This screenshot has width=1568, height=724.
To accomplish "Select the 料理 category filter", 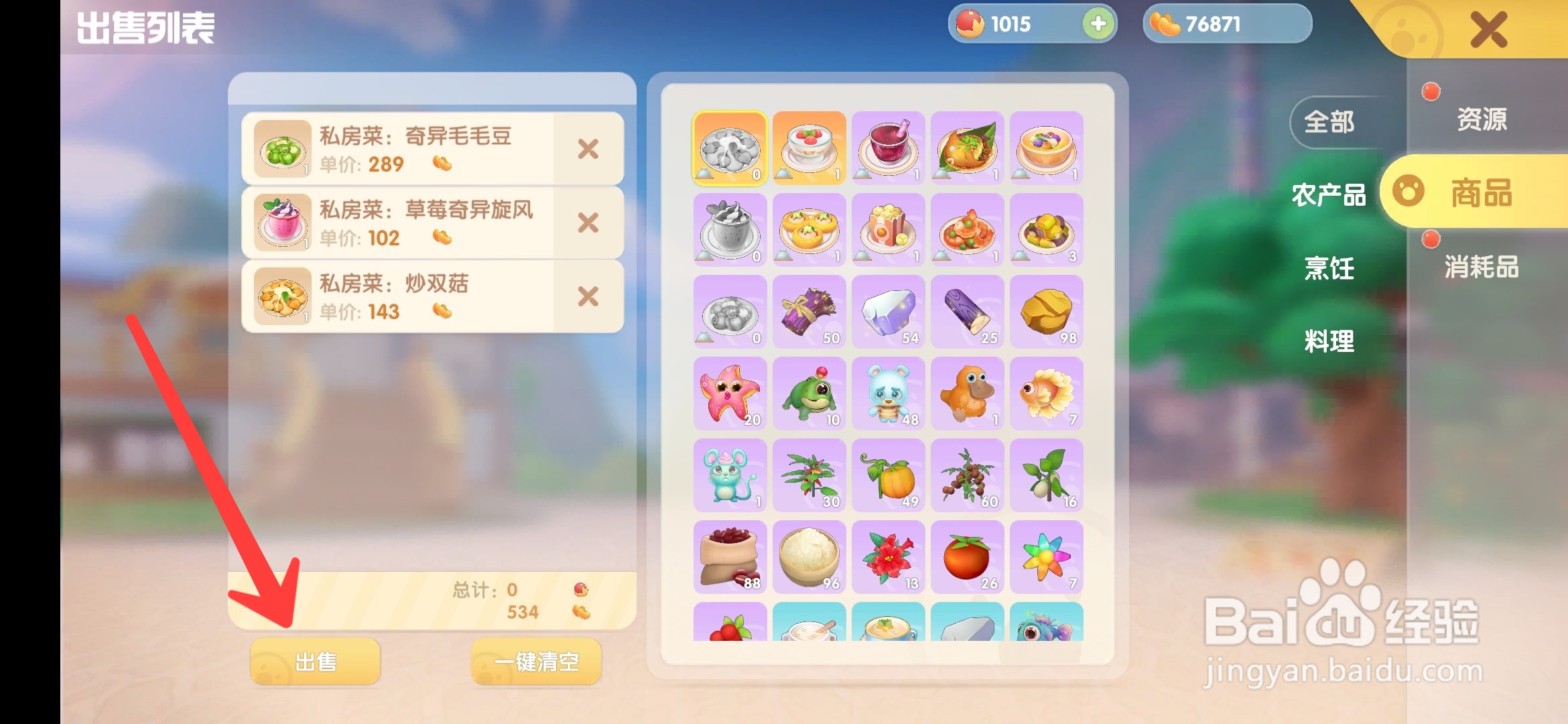I will pos(1330,342).
